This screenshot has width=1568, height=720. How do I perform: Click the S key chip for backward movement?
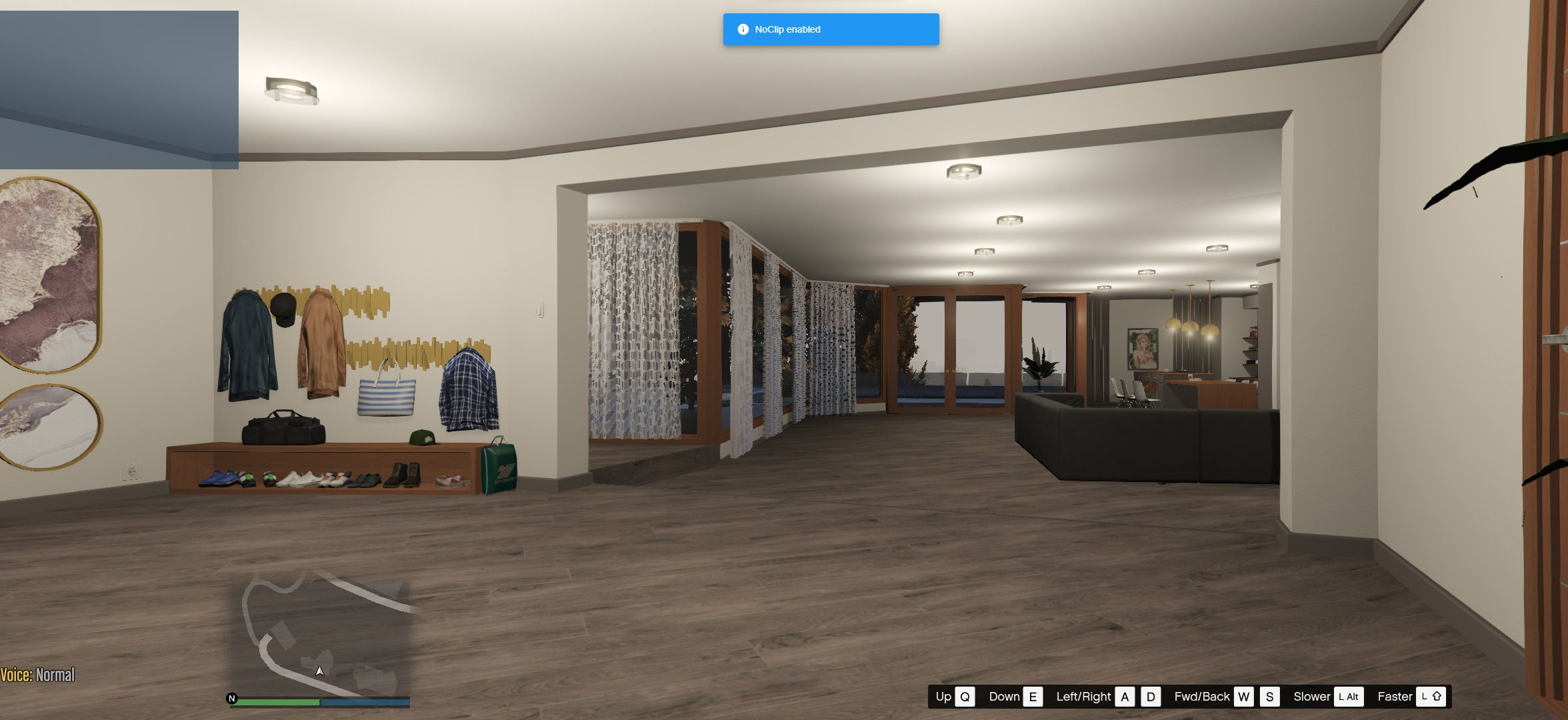click(1269, 697)
